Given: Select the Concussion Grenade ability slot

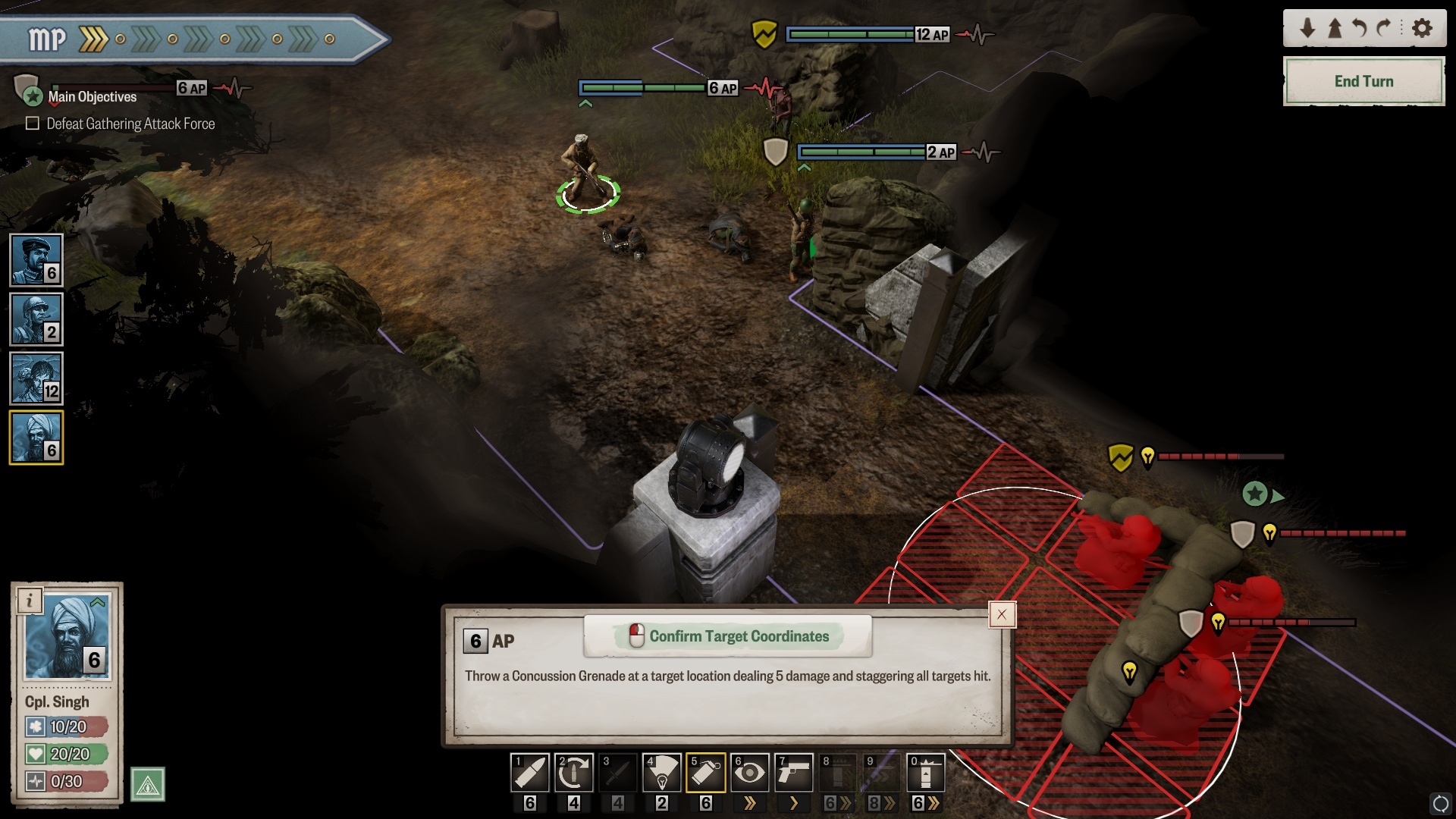Looking at the screenshot, I should pos(706,773).
